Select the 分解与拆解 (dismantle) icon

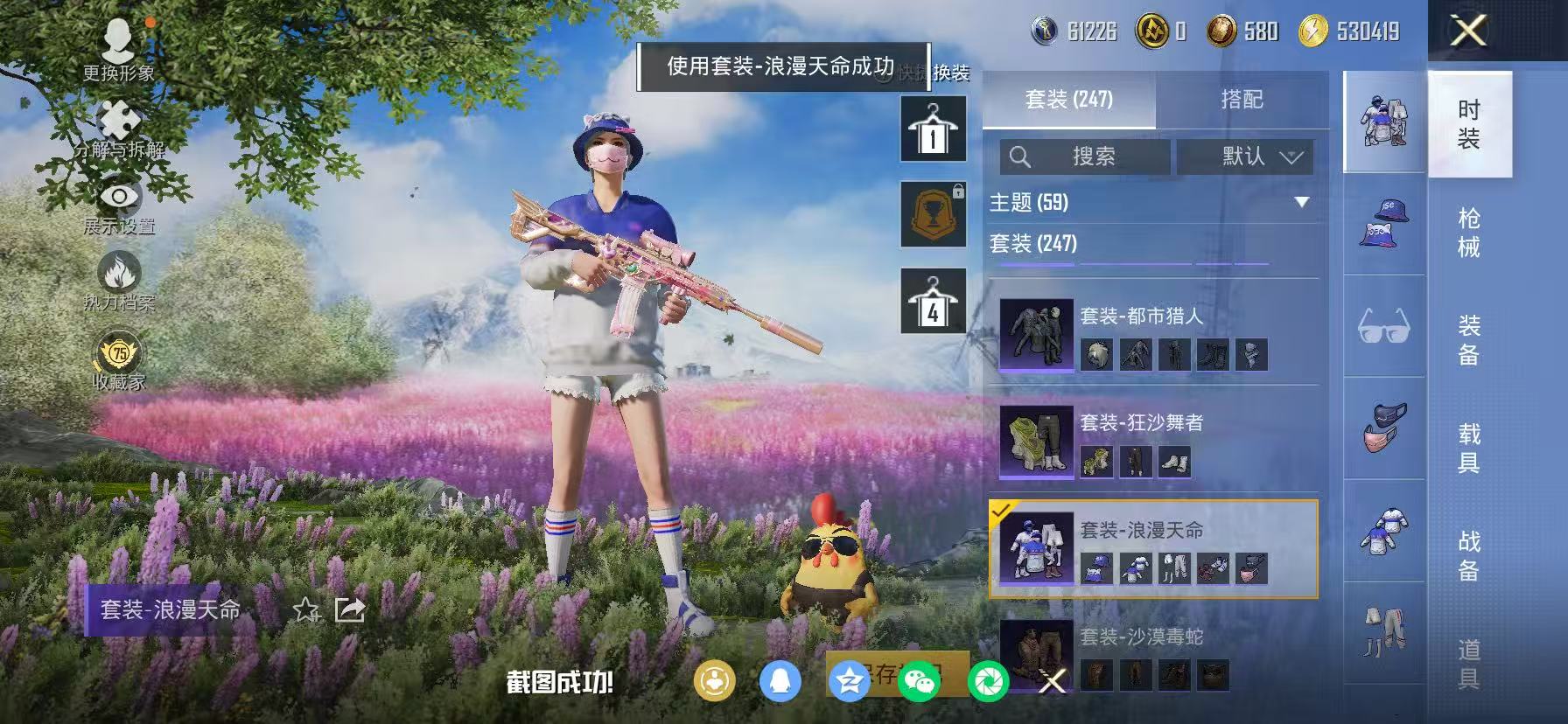coord(117,118)
